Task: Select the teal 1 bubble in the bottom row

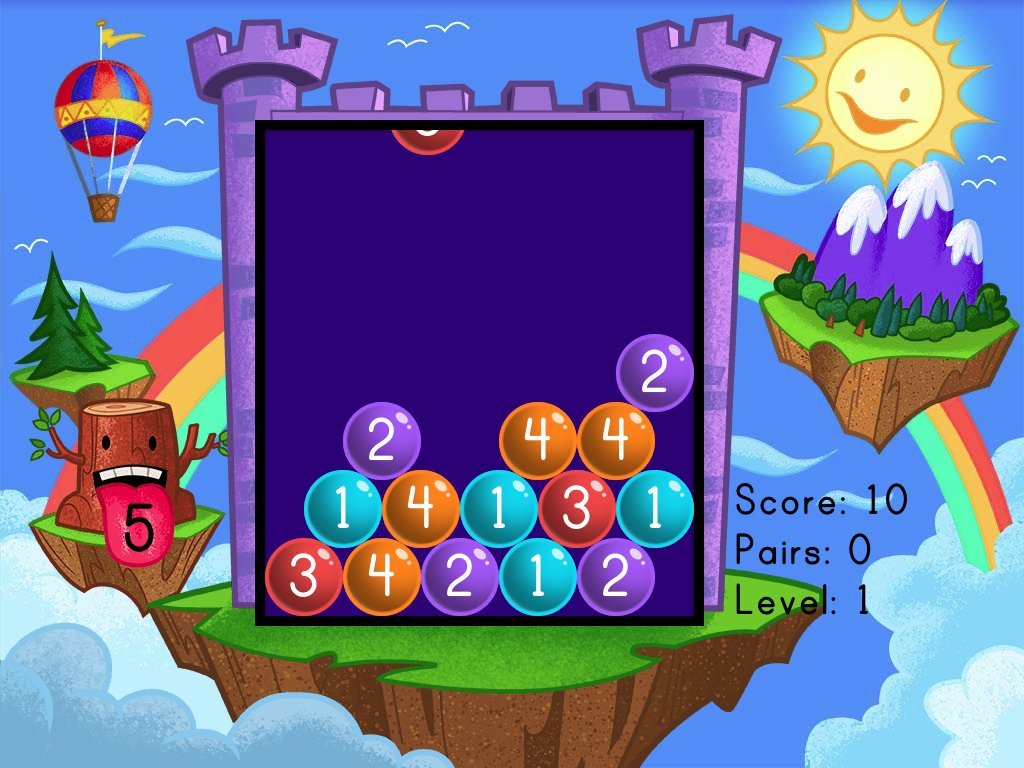Action: point(538,577)
